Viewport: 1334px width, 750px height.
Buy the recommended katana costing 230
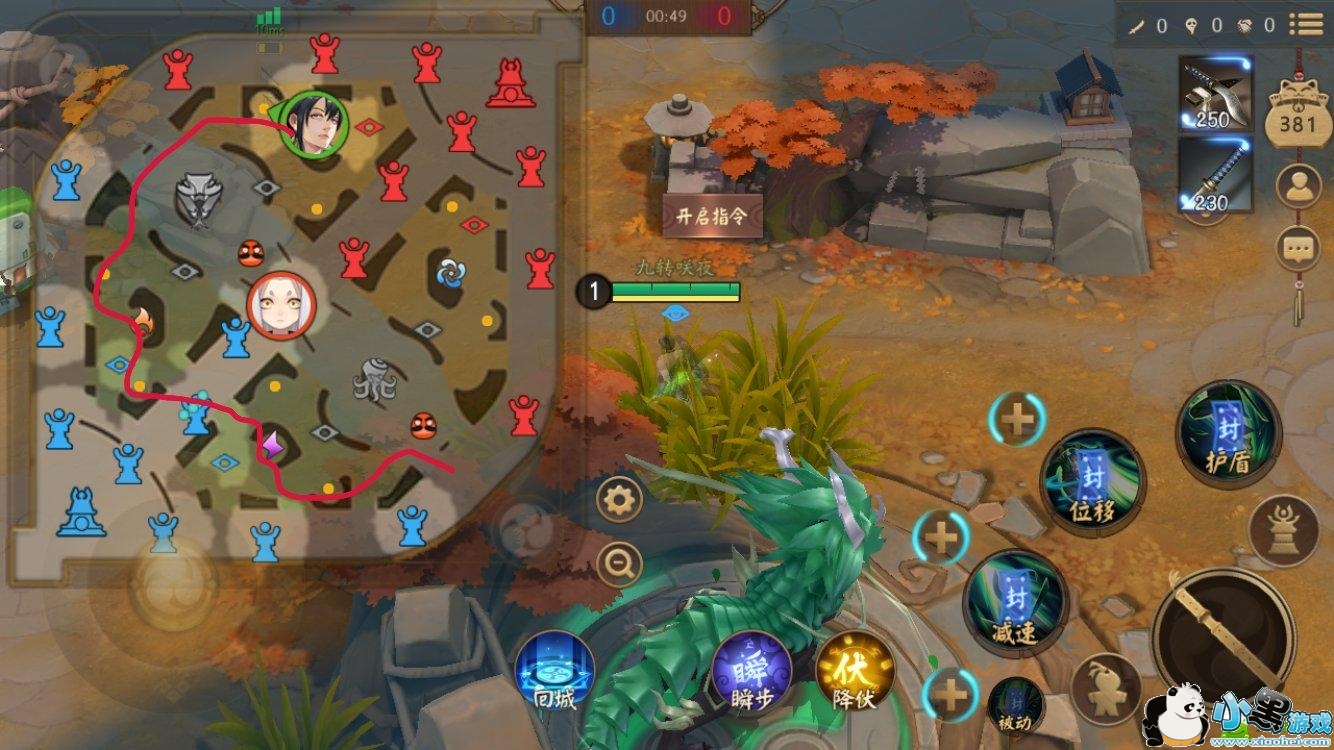(1215, 175)
